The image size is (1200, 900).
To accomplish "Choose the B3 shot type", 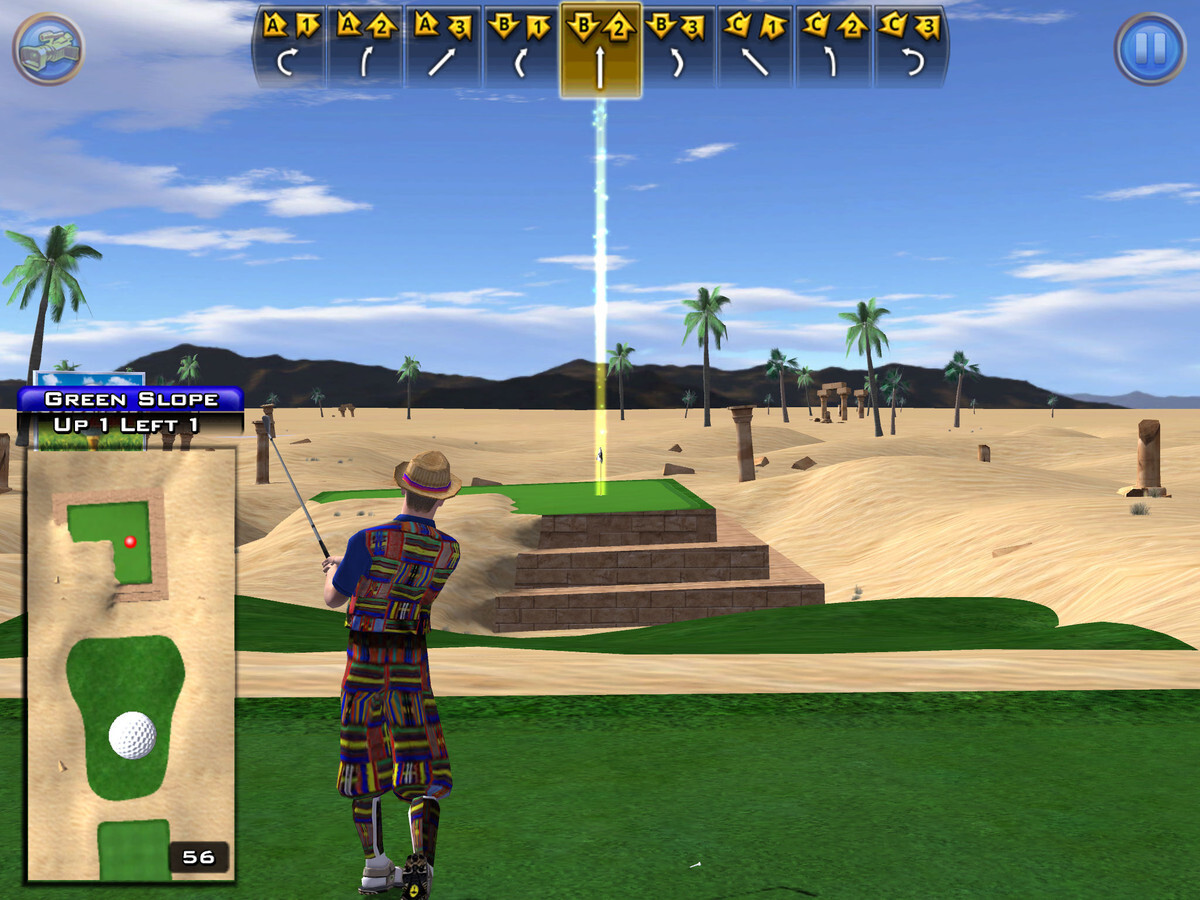I will coord(678,47).
